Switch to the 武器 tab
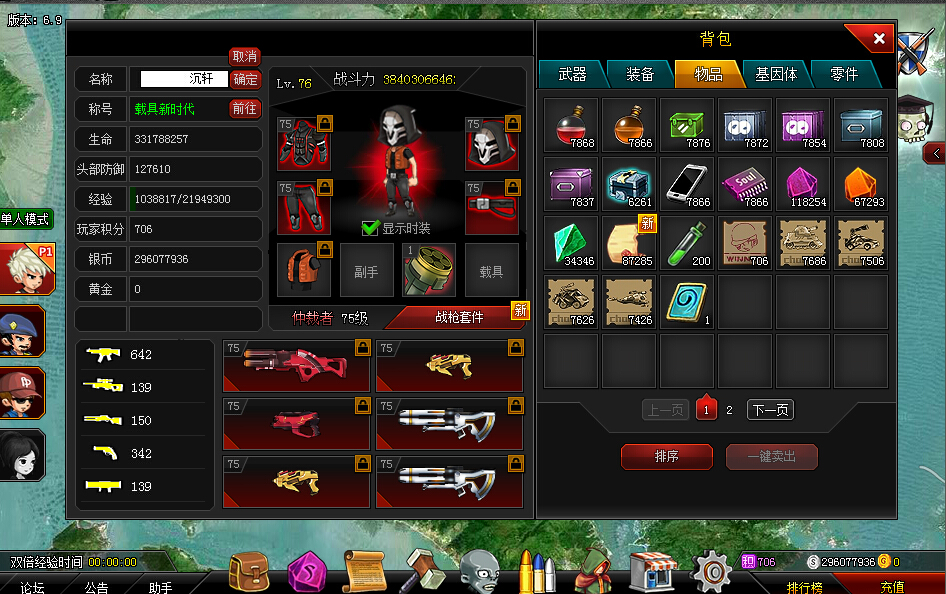Viewport: 946px width, 594px height. point(572,74)
